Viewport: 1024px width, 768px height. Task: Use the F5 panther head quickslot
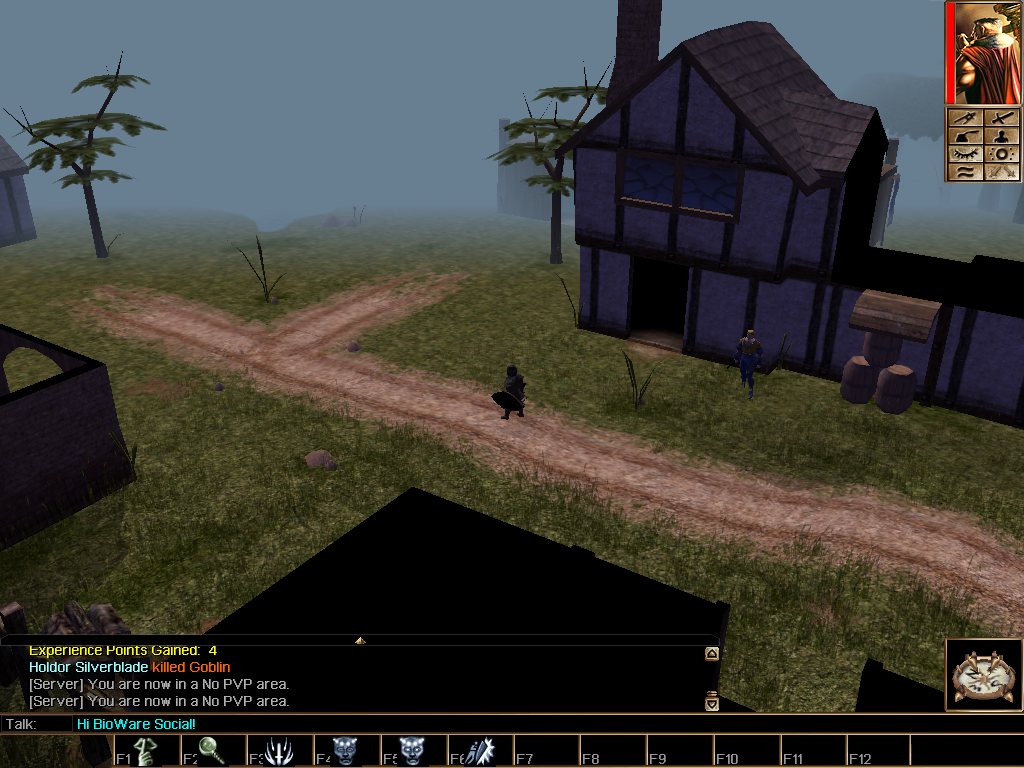click(x=411, y=751)
